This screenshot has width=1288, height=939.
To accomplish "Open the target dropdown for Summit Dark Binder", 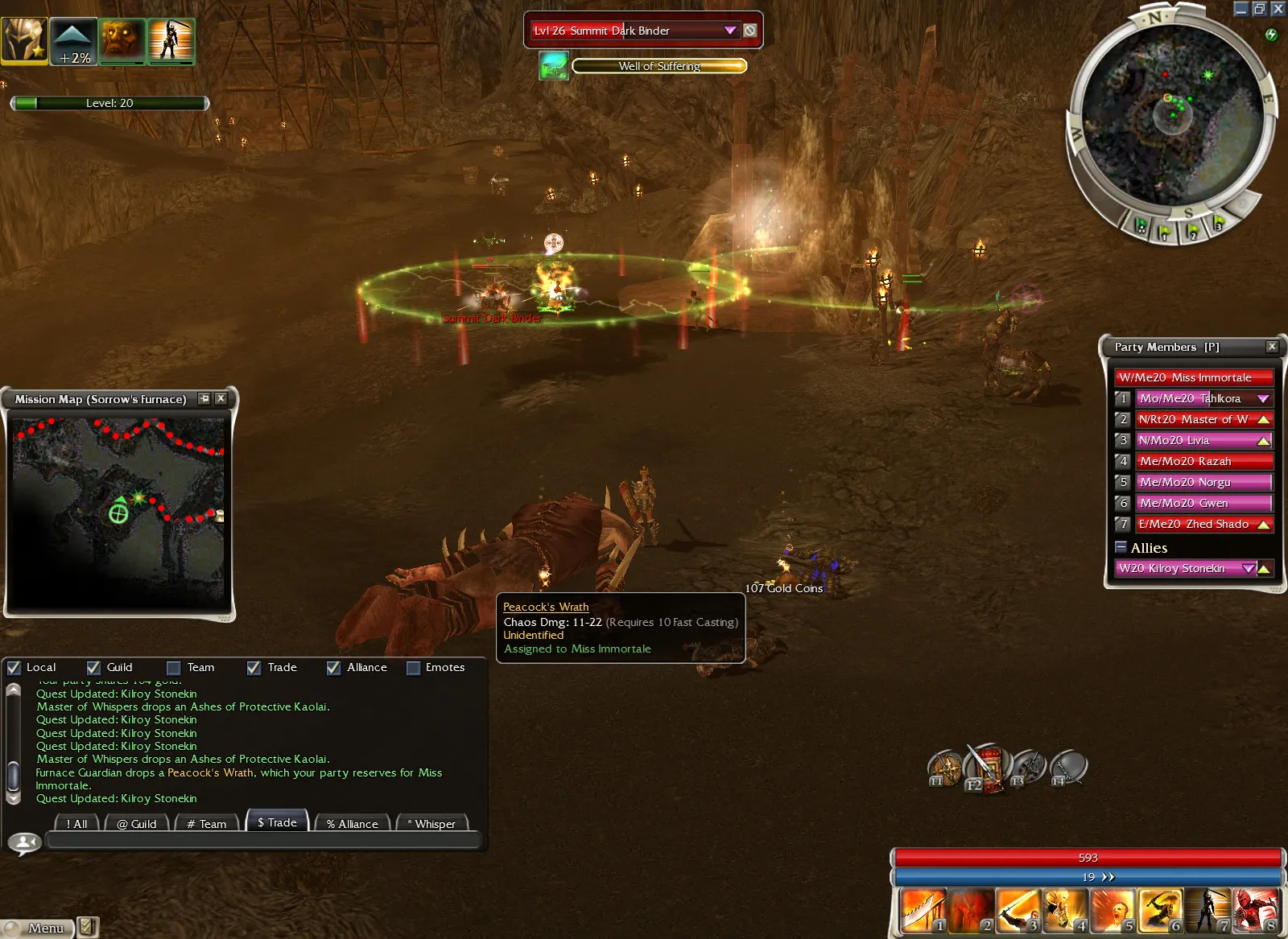I will point(730,31).
